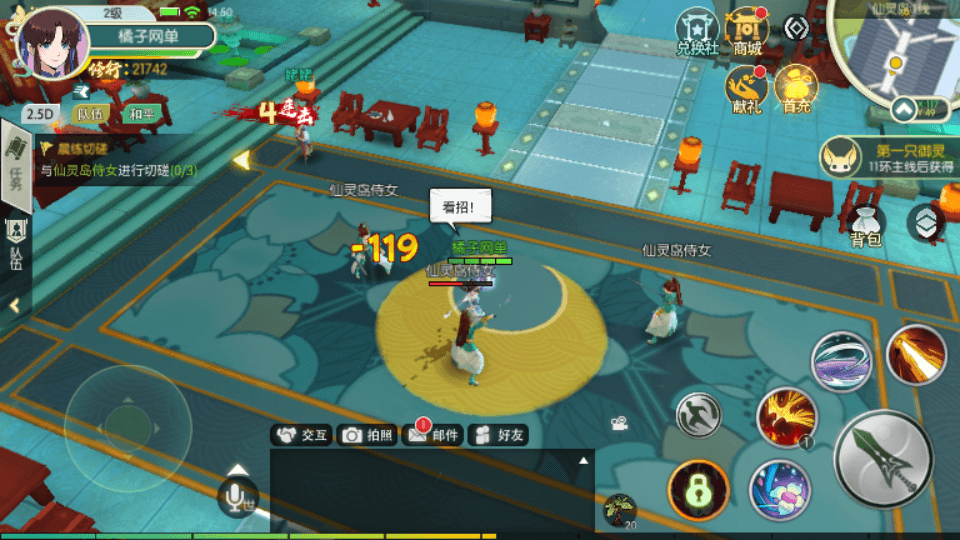
Task: Toggle the green padlock target lock
Action: click(x=697, y=489)
